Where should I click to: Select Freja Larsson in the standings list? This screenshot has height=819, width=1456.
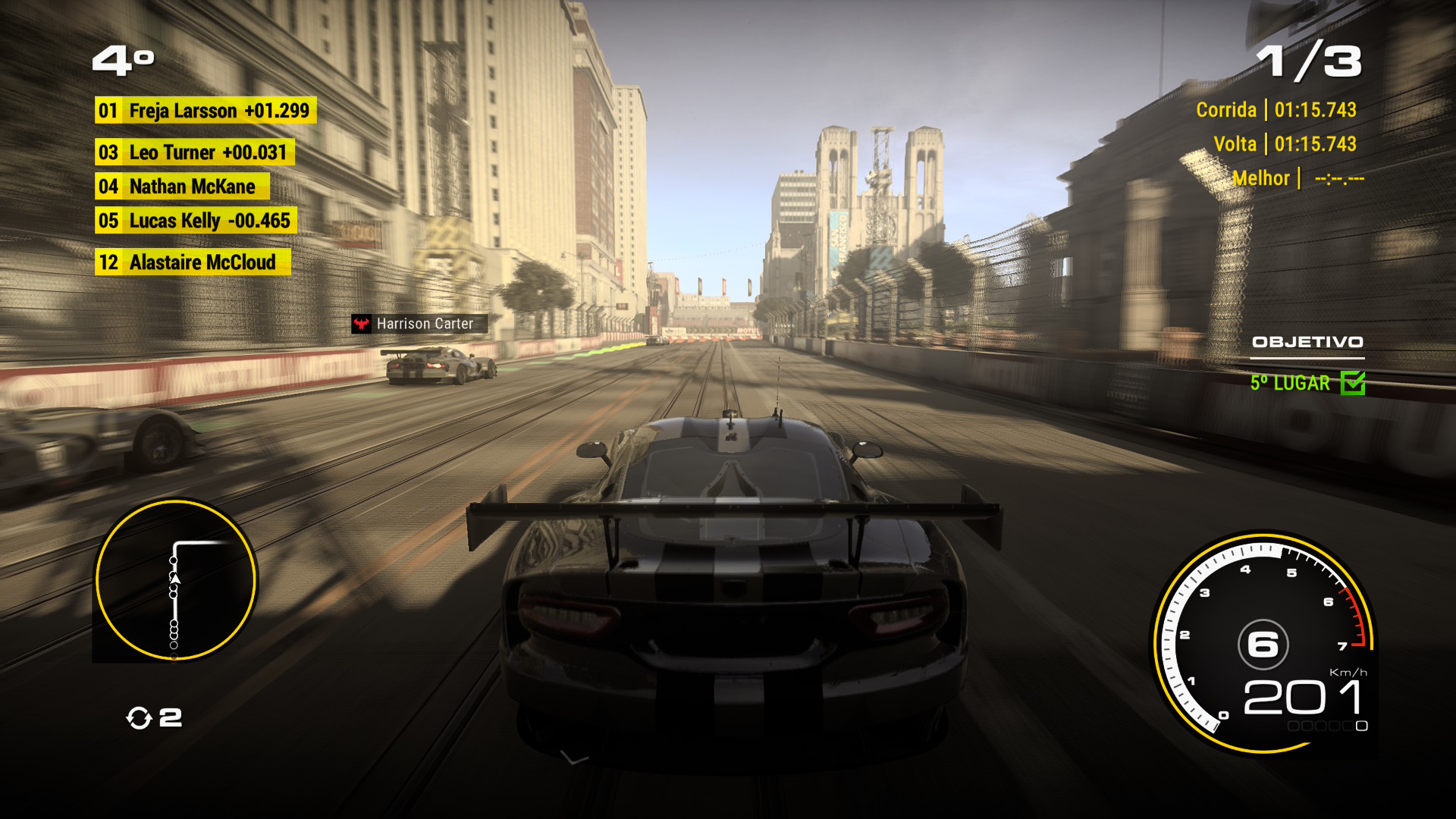coord(205,111)
